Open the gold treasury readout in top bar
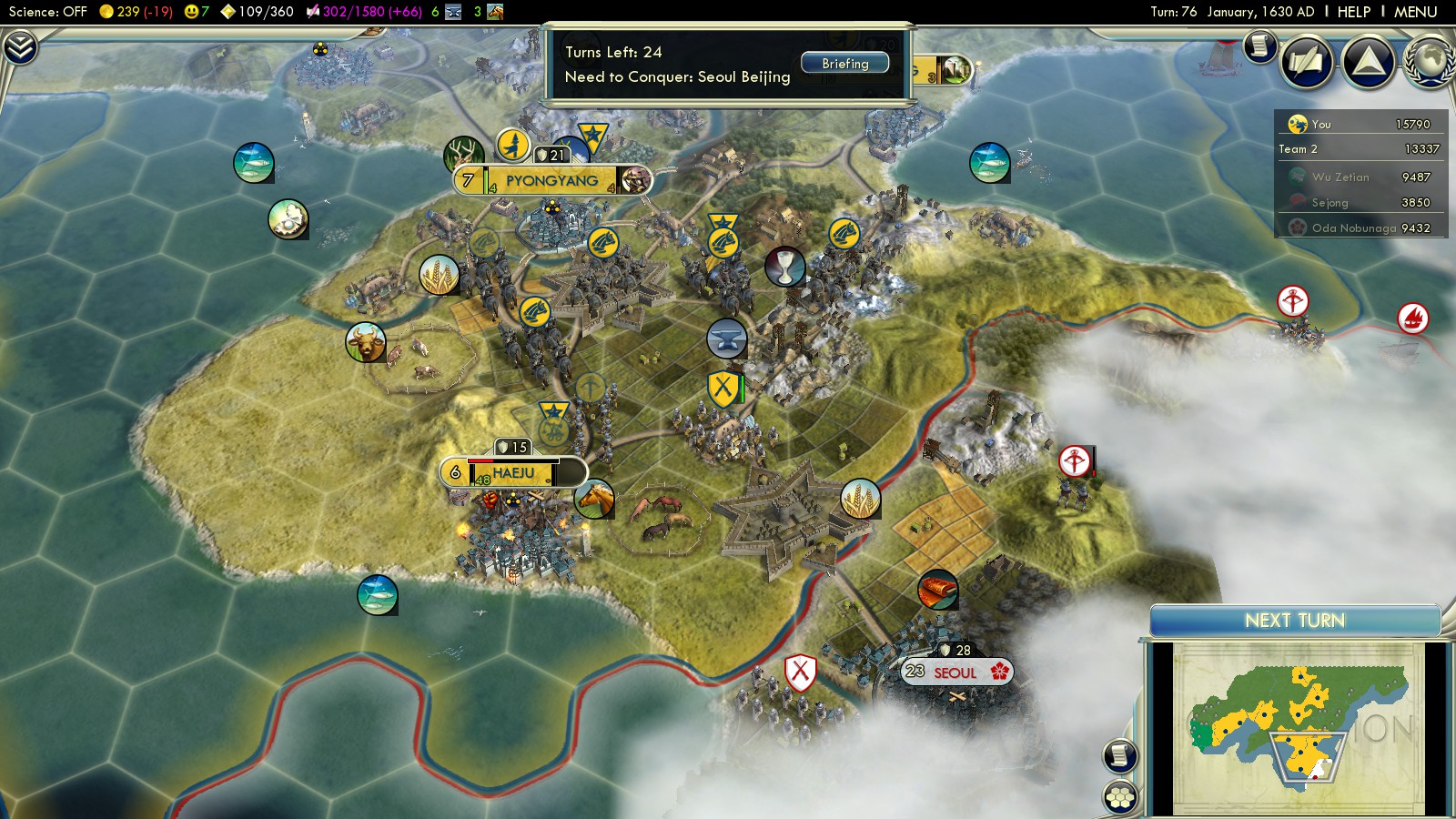This screenshot has height=819, width=1456. [x=136, y=12]
